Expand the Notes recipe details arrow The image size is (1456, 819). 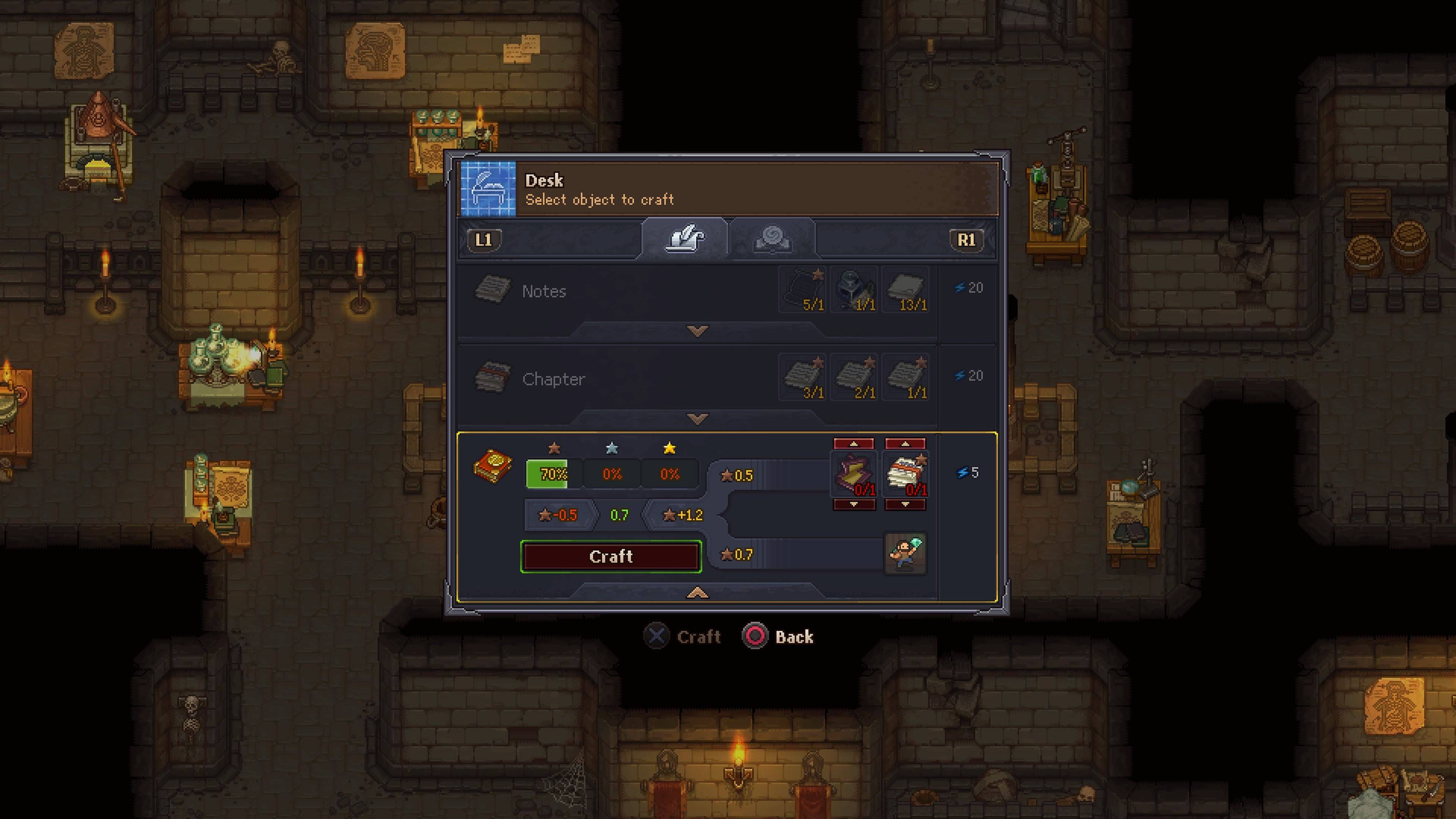coord(698,331)
